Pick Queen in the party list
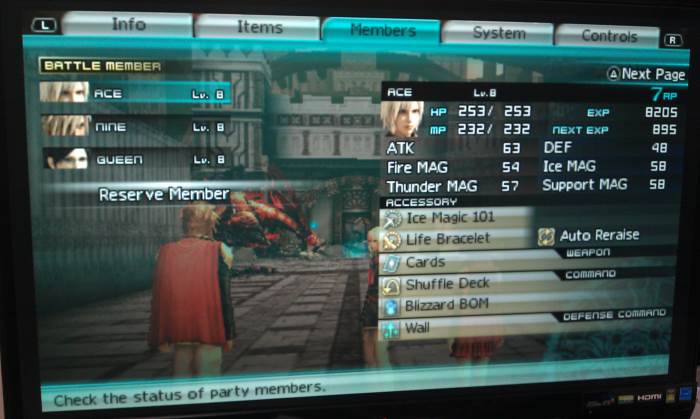Screen dimensions: 700x419 135,159
